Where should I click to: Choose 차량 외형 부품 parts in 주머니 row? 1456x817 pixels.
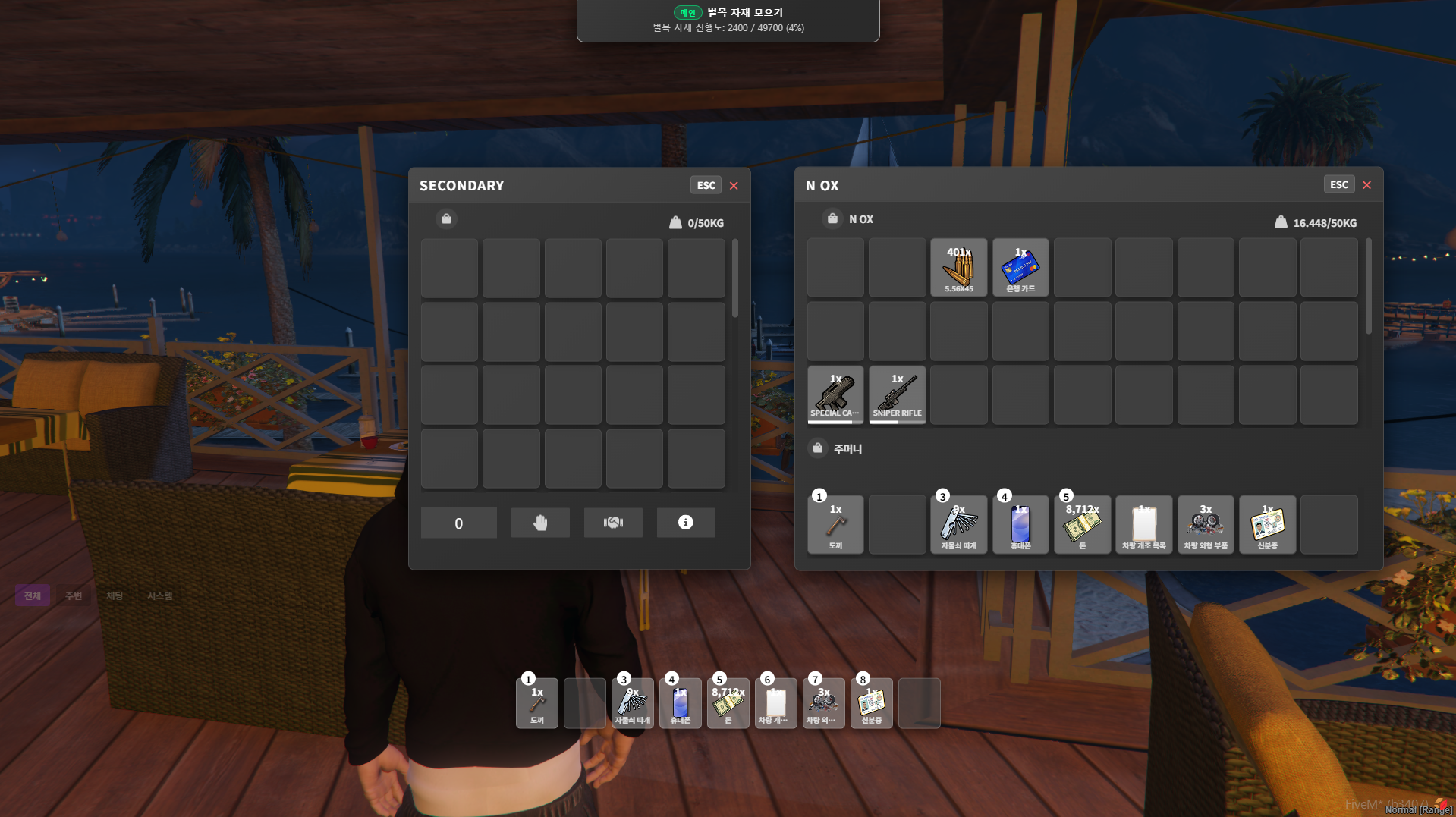point(1206,524)
